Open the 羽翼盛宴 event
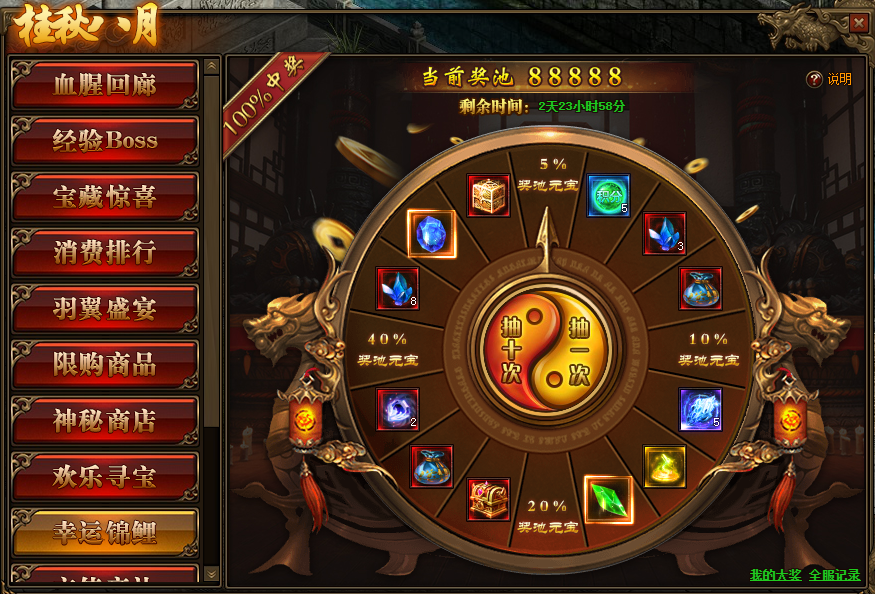 tap(105, 308)
